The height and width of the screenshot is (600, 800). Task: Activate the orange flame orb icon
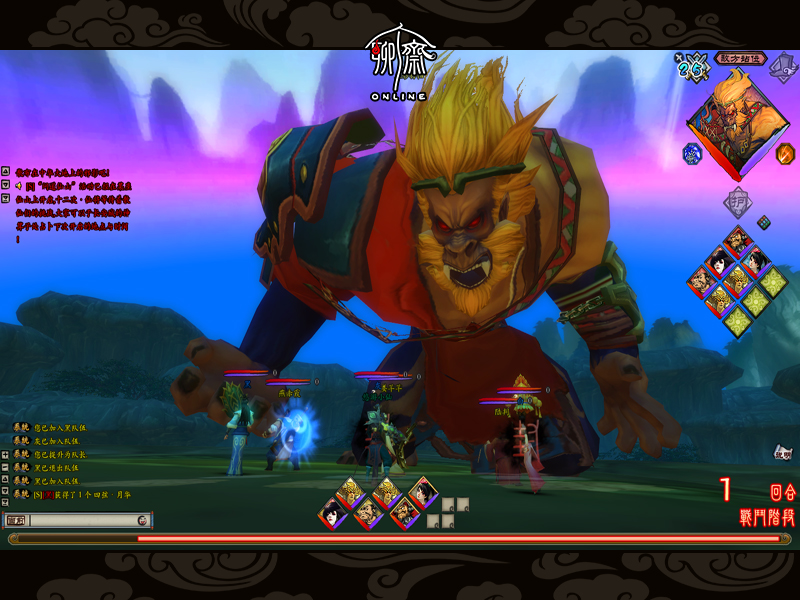tap(785, 154)
